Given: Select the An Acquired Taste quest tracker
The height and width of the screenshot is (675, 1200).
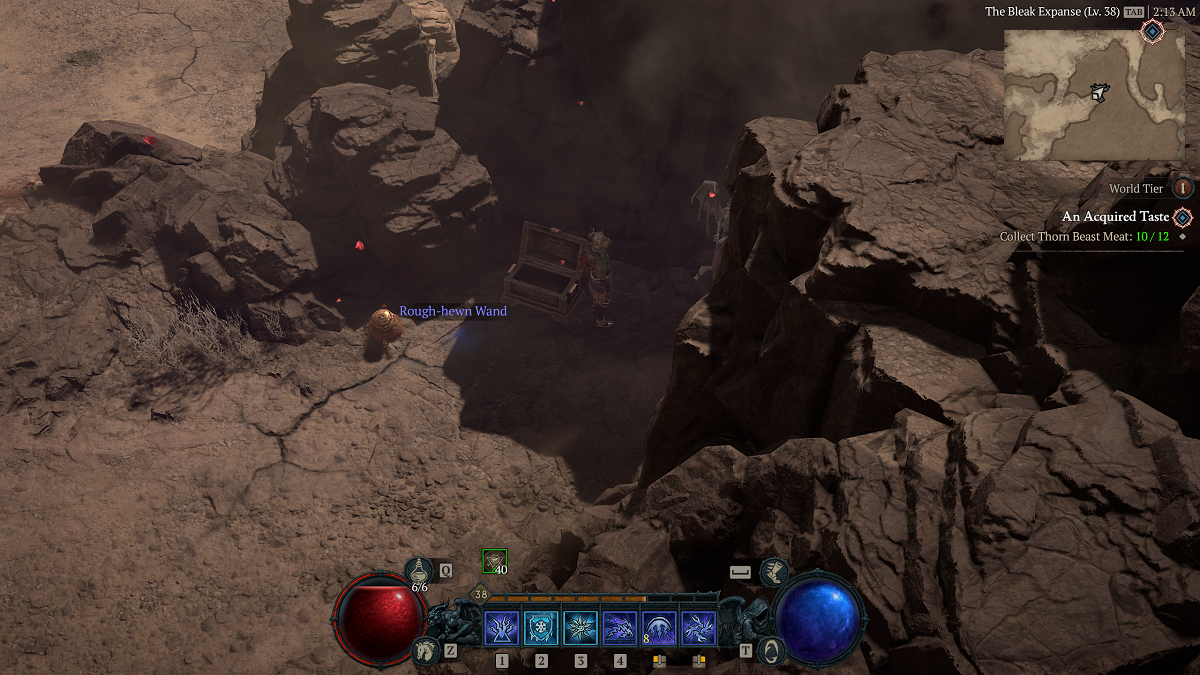Looking at the screenshot, I should pyautogui.click(x=1111, y=217).
